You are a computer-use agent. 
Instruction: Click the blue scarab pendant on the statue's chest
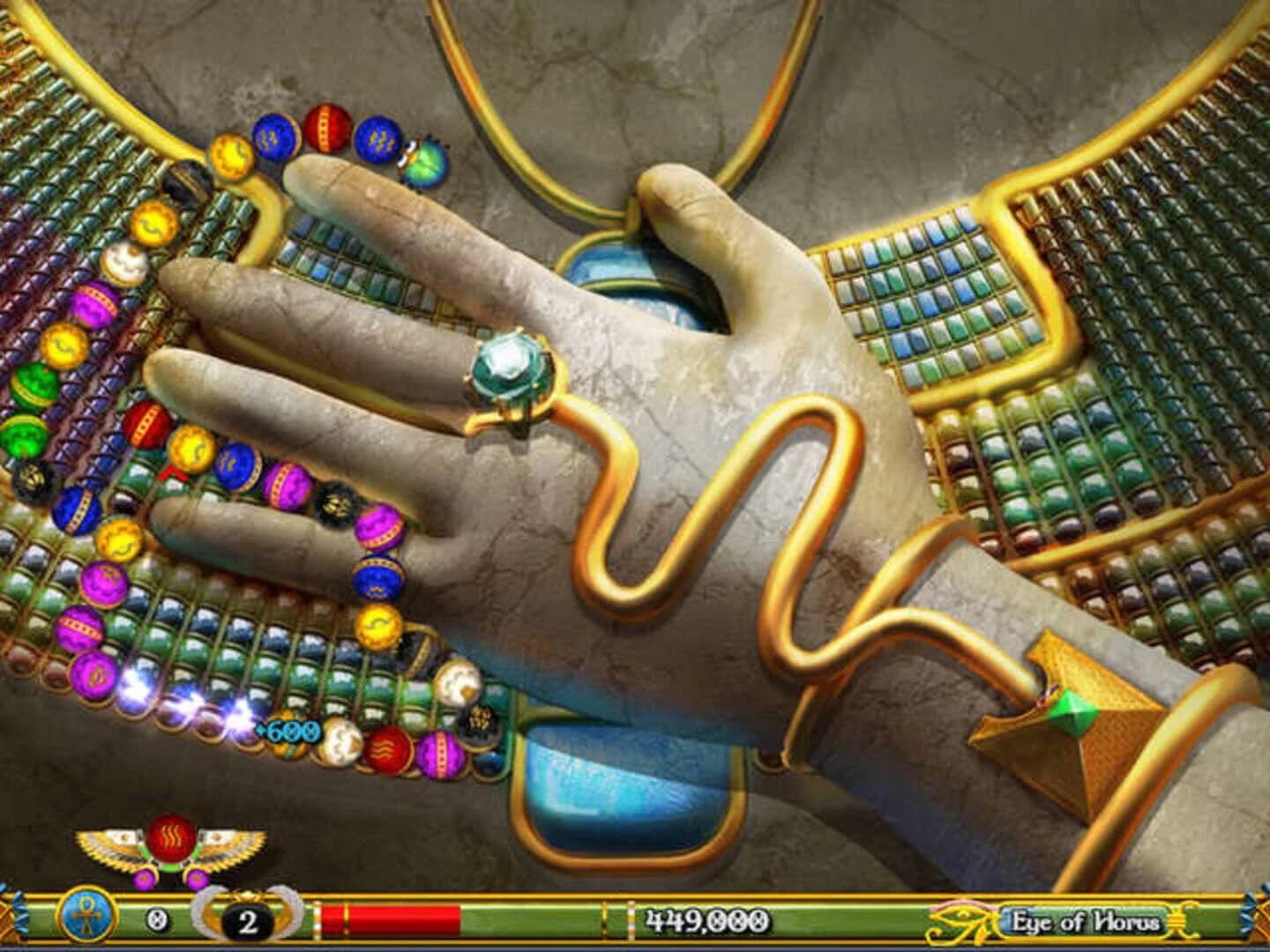(x=628, y=273)
